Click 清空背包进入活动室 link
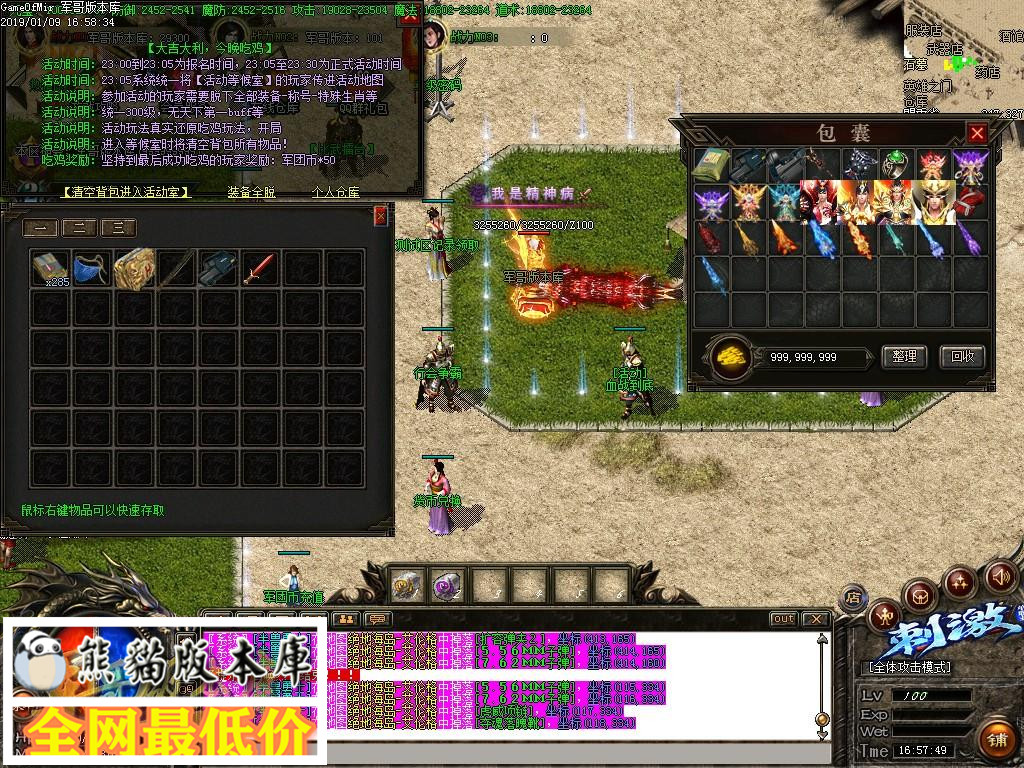The width and height of the screenshot is (1024, 768). (x=126, y=192)
